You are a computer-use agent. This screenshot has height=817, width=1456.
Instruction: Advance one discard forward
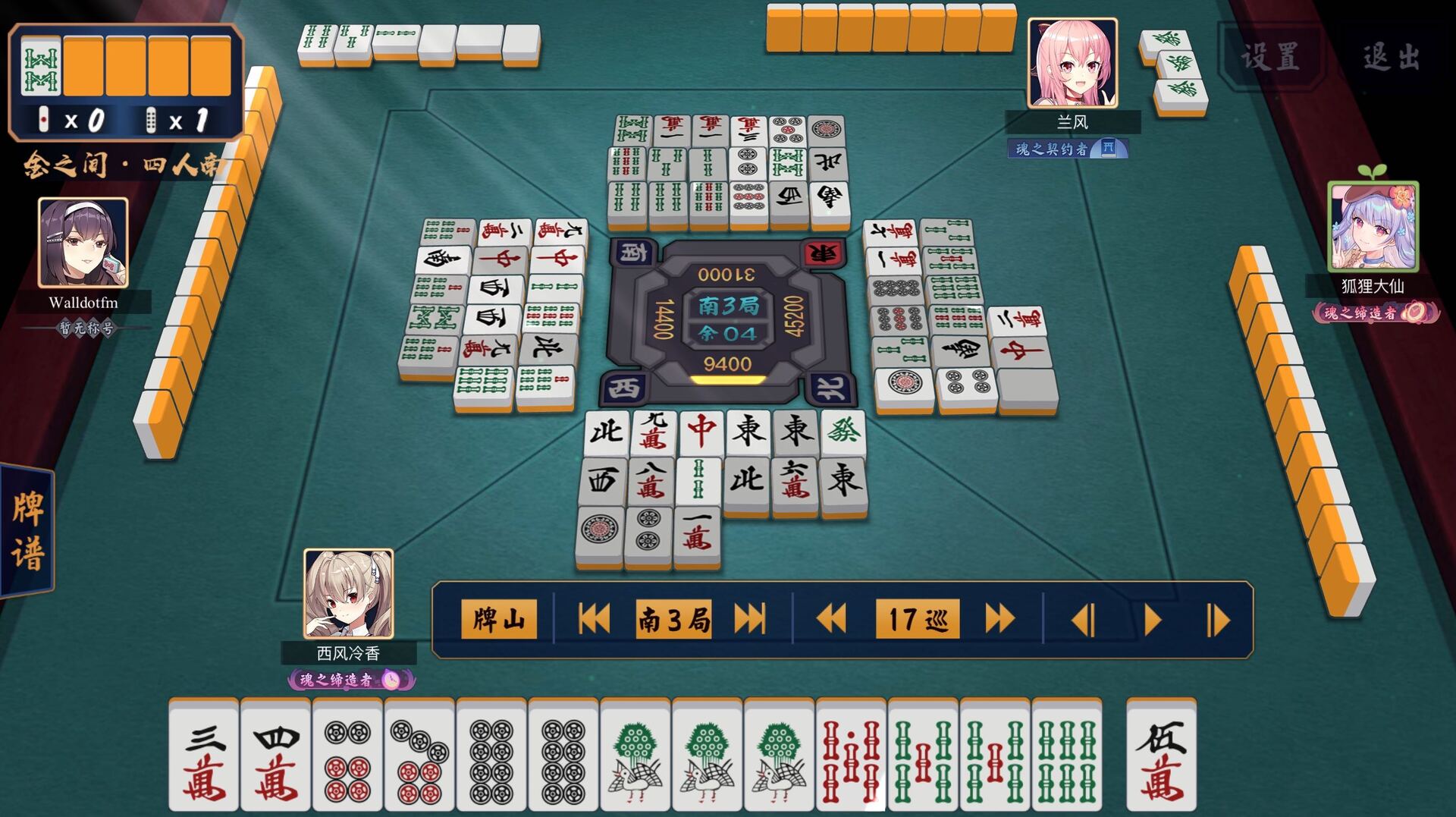coord(1217,619)
